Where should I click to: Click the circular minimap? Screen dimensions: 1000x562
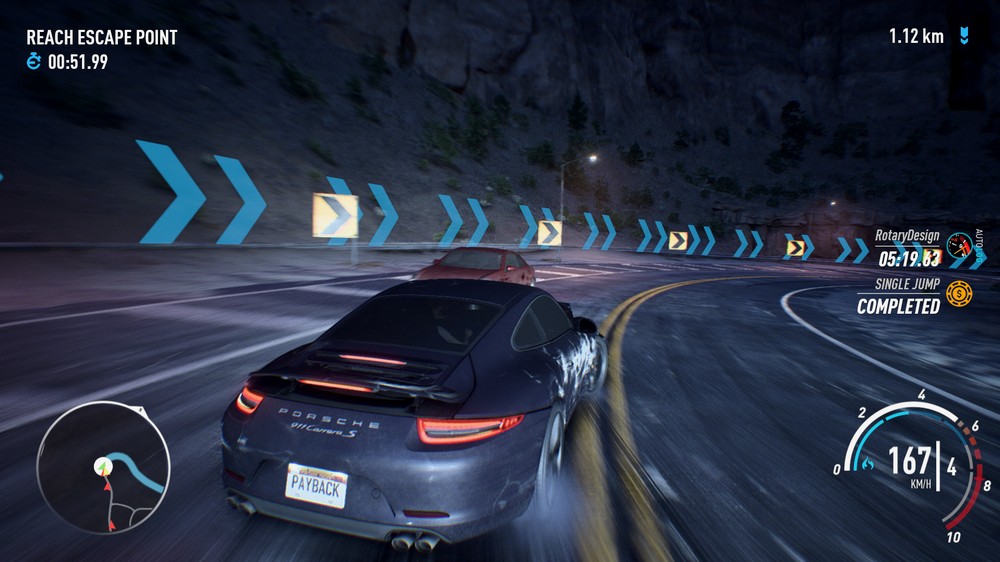pyautogui.click(x=103, y=467)
